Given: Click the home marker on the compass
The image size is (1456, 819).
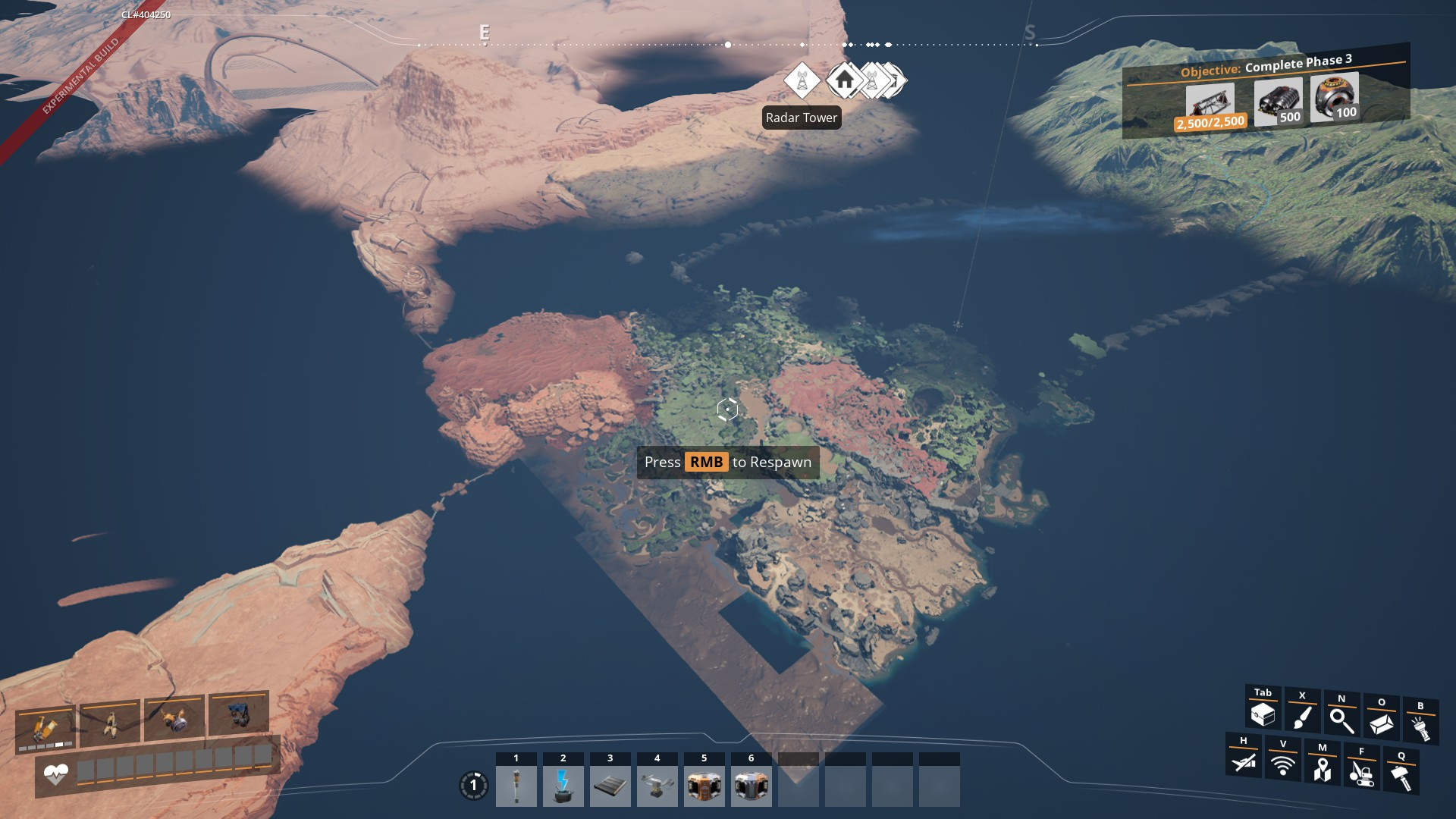Looking at the screenshot, I should [x=844, y=80].
